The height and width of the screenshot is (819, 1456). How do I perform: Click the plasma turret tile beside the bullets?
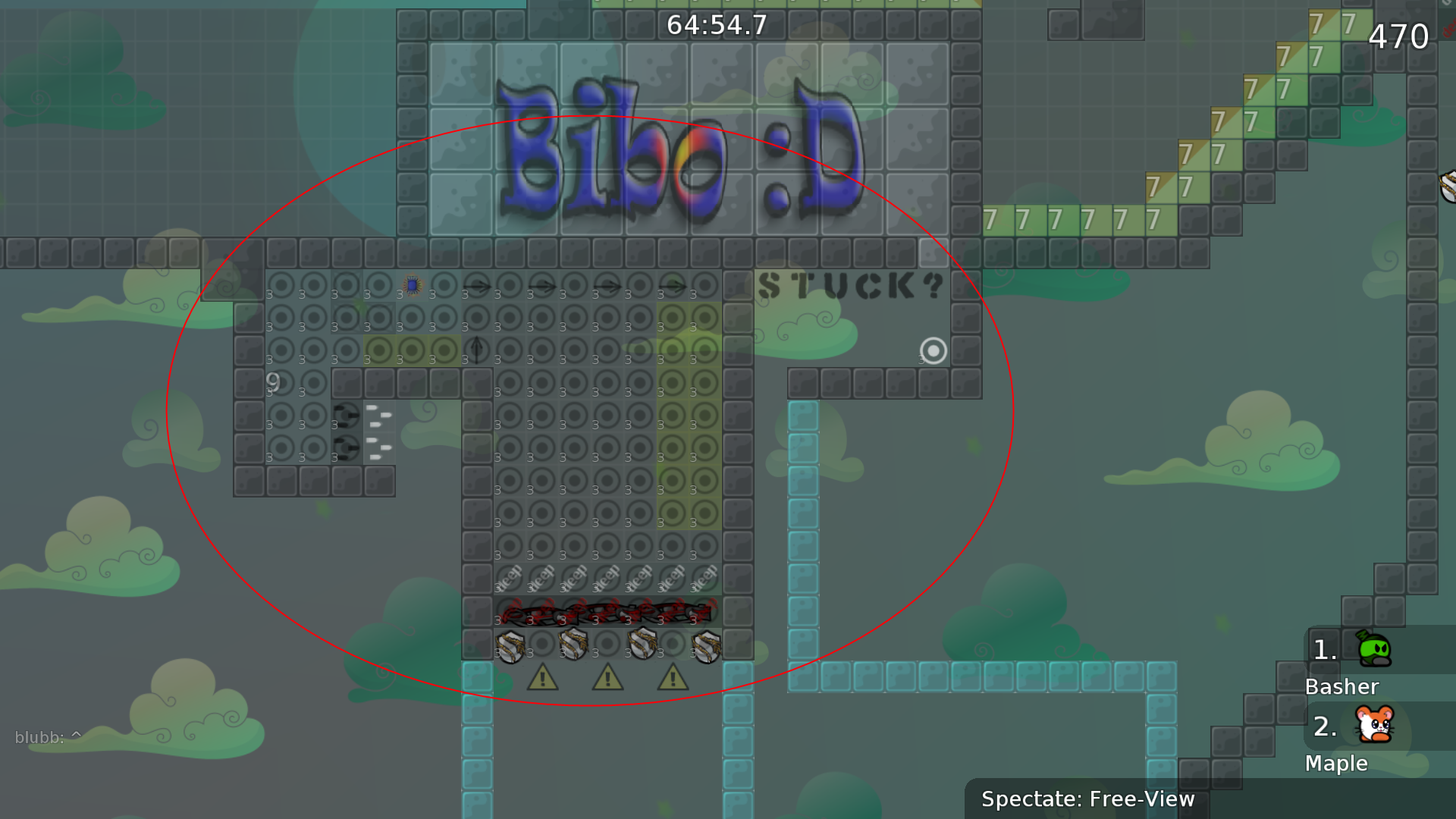(345, 414)
